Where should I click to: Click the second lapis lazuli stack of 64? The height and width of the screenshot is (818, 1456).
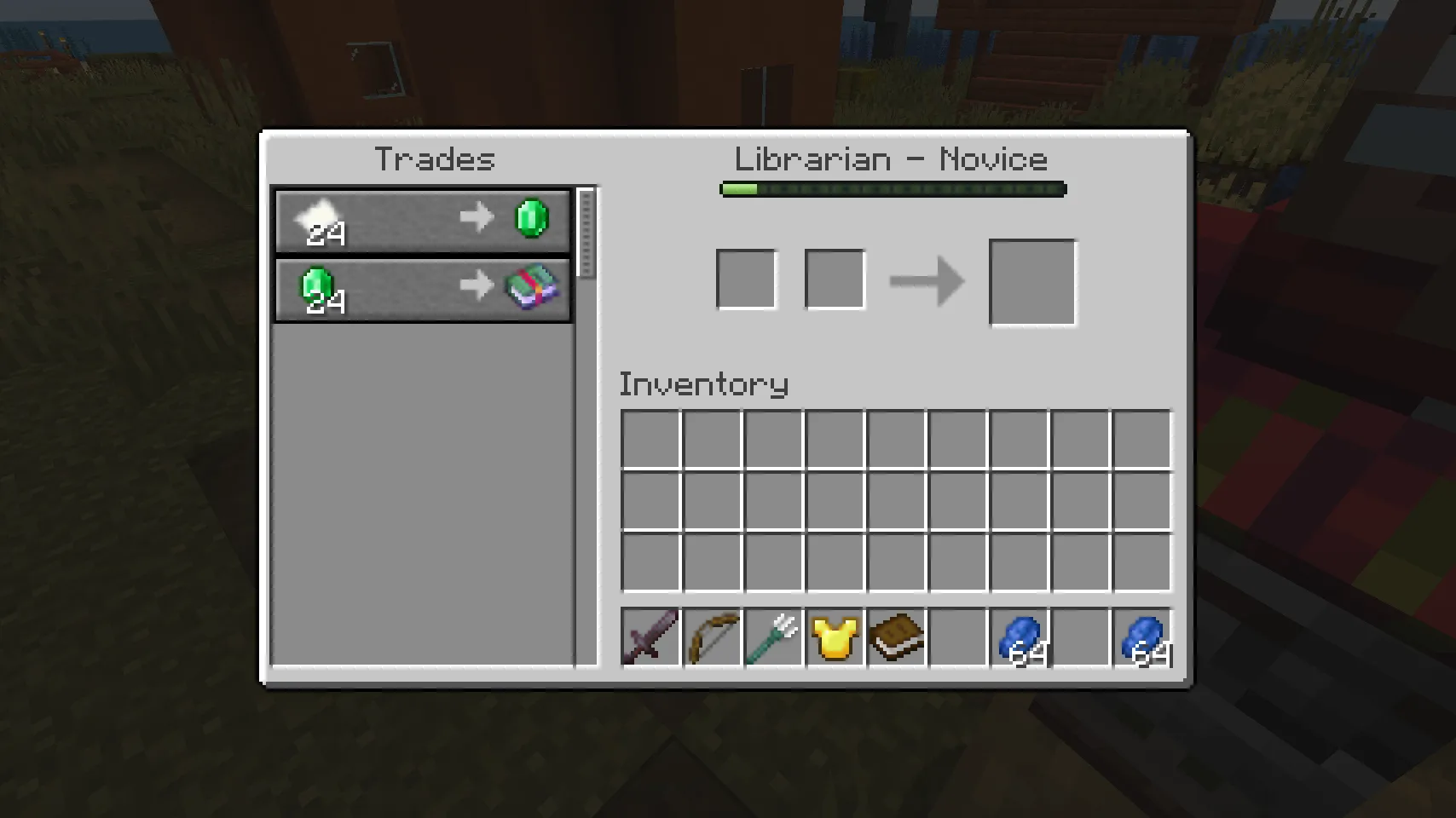1143,637
